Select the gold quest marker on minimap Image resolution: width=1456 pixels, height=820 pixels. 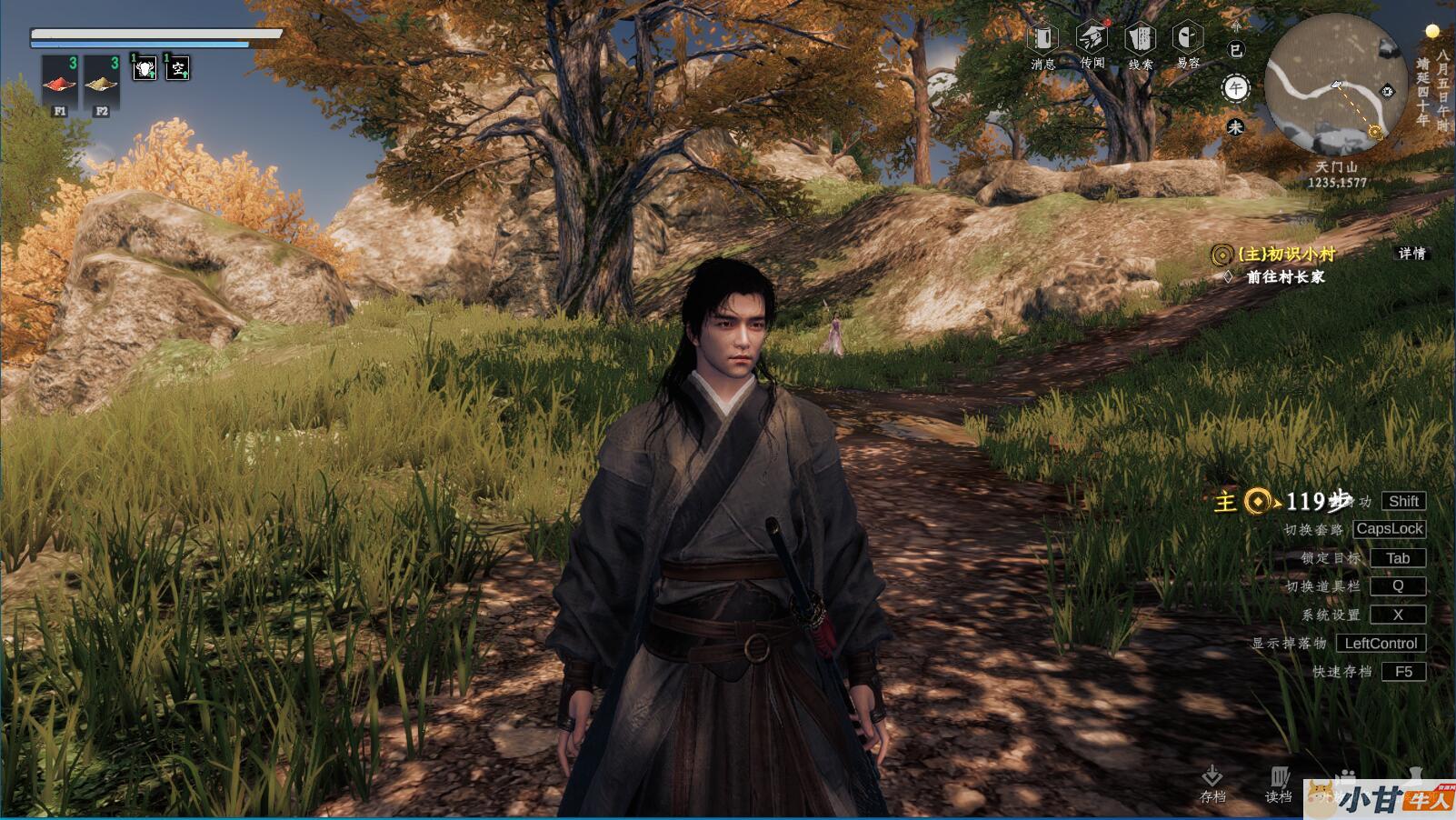pyautogui.click(x=1375, y=133)
